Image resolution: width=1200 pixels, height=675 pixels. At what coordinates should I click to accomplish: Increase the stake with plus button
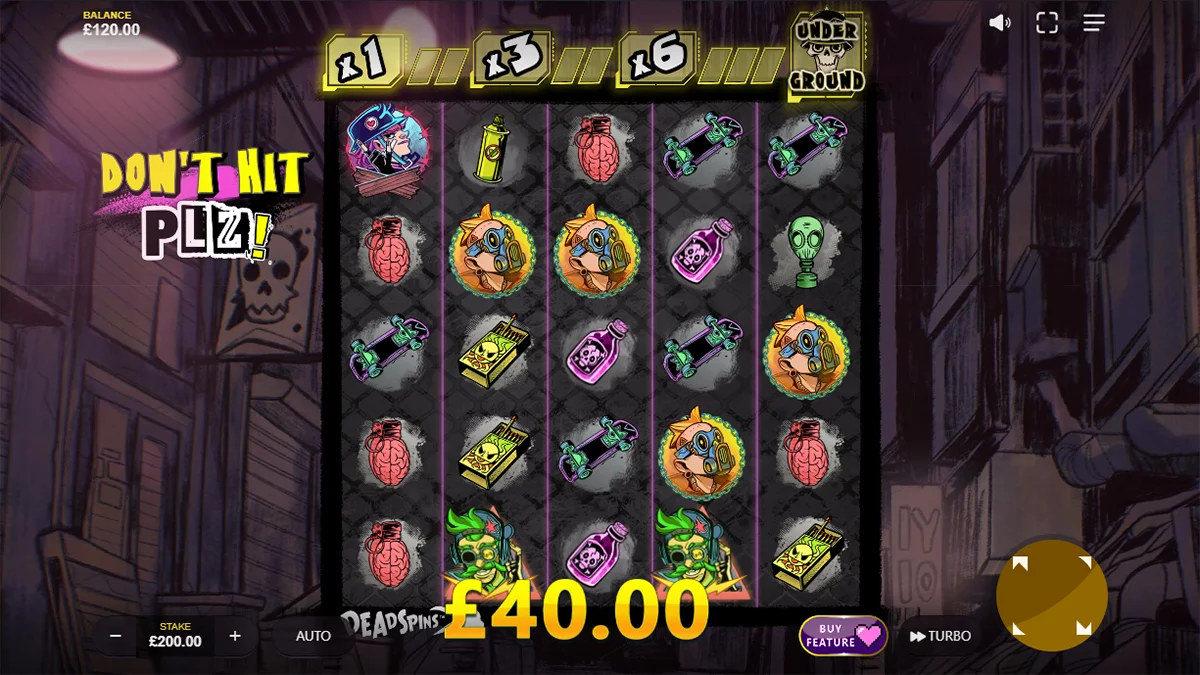(235, 636)
